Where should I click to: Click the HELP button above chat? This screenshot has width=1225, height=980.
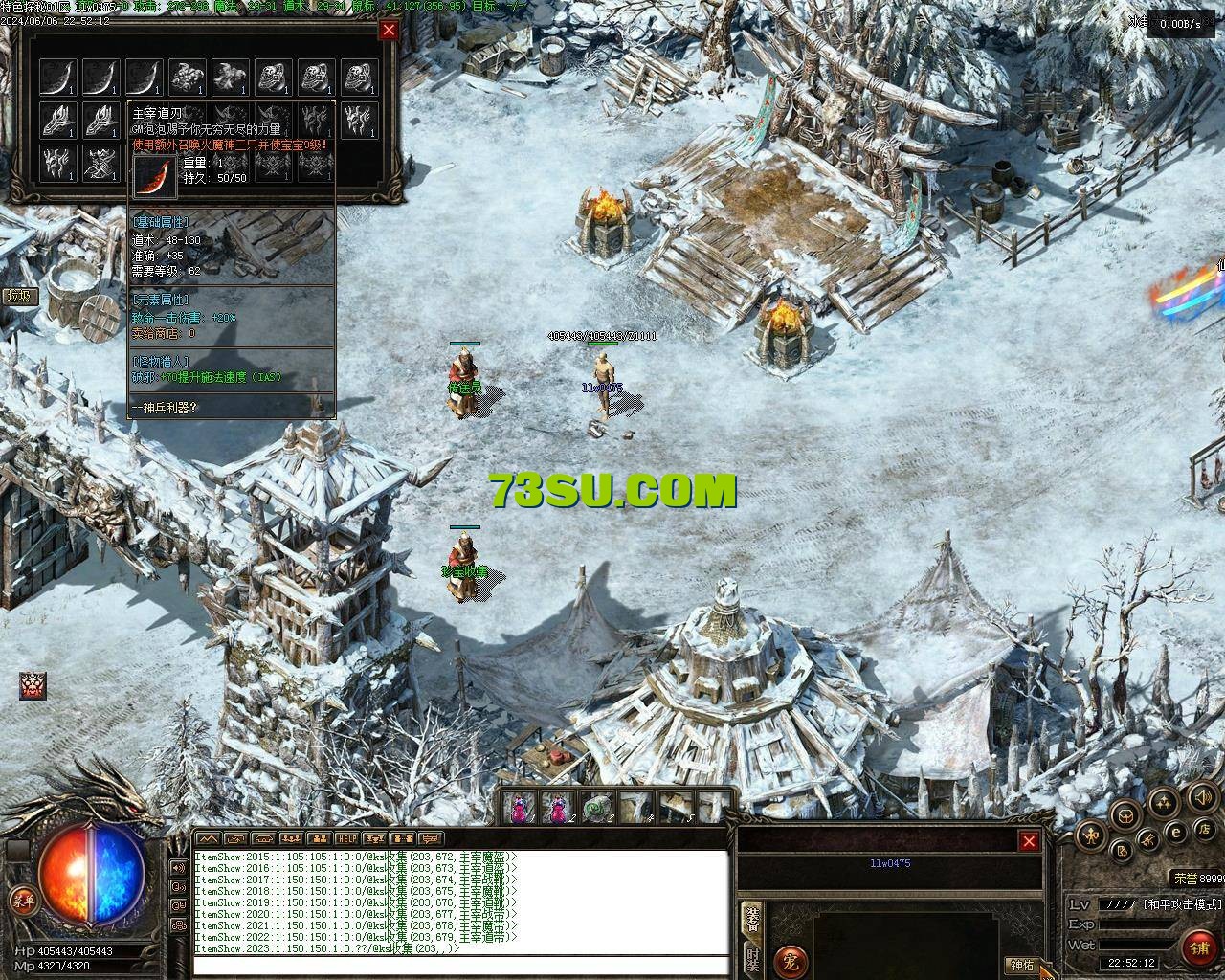pyautogui.click(x=346, y=839)
